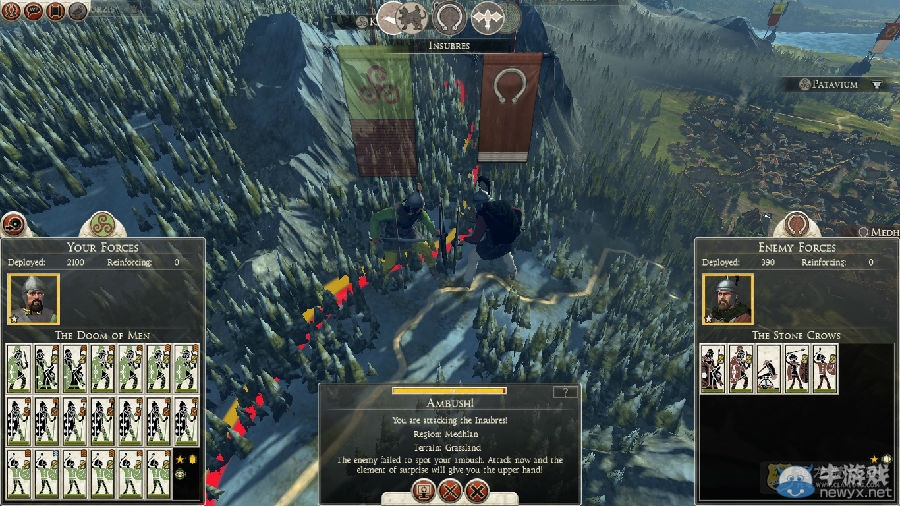Select your general's portrait in Your Forces
900x506 pixels.
33,298
